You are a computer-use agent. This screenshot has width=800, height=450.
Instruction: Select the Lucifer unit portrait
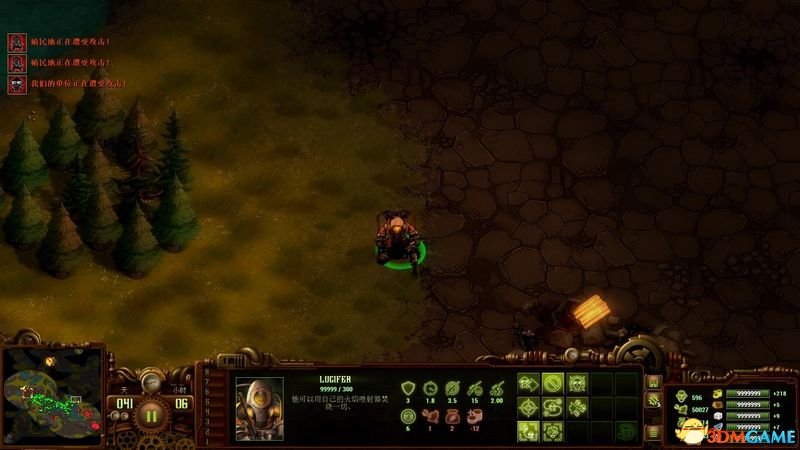[259, 407]
